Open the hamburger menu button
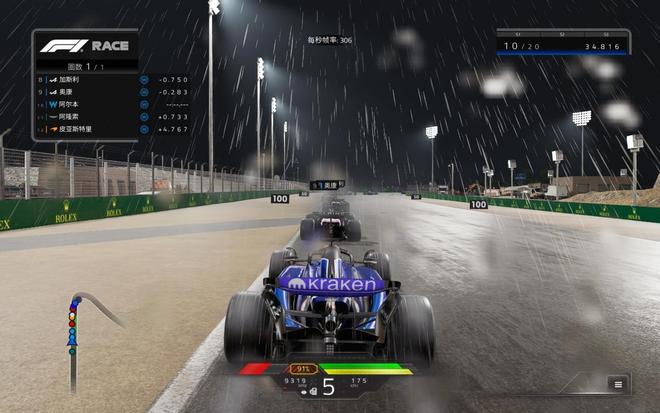Image resolution: width=660 pixels, height=413 pixels. point(618,384)
